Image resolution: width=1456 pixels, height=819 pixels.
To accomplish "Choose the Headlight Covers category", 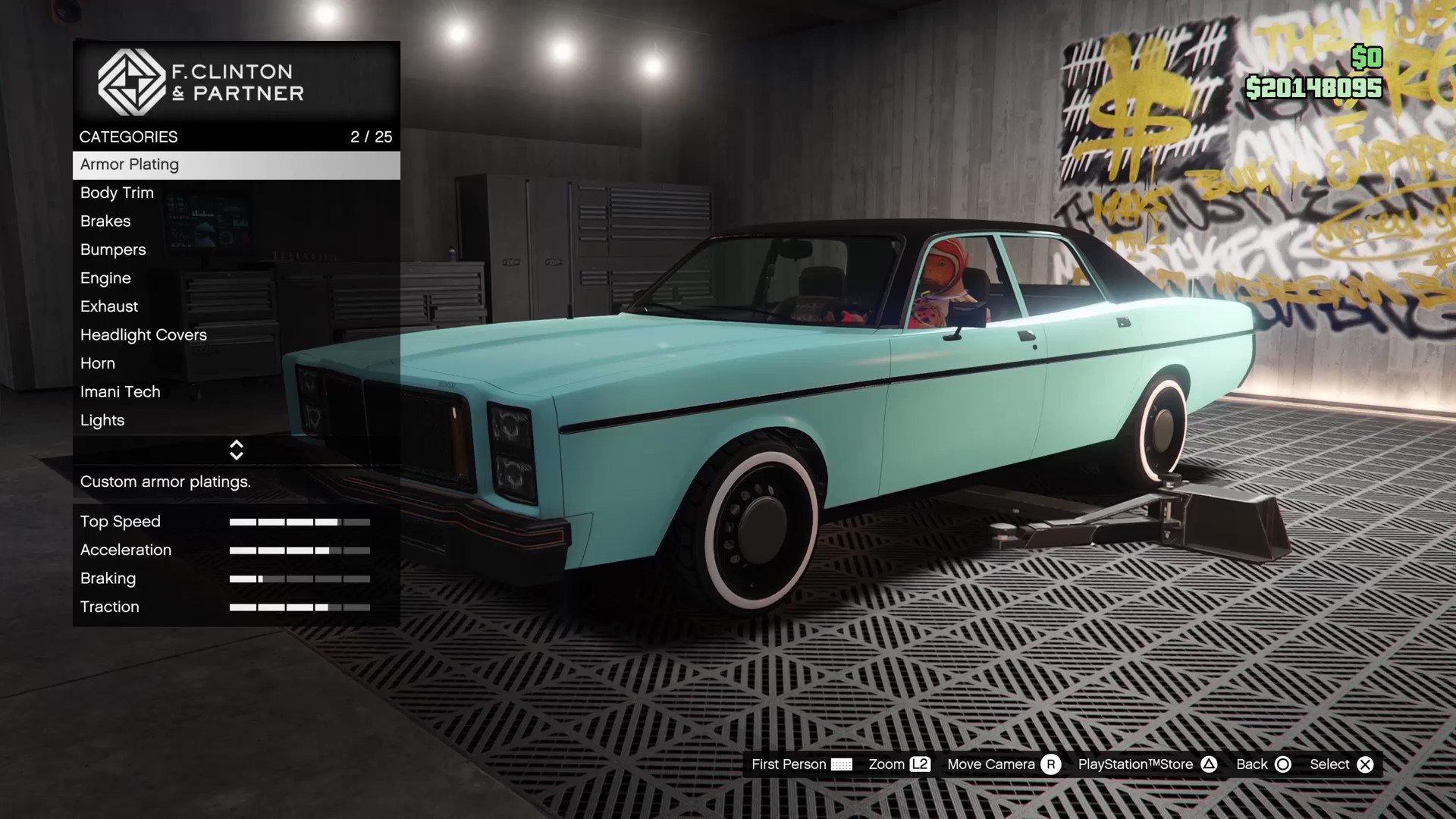I will tap(236, 335).
